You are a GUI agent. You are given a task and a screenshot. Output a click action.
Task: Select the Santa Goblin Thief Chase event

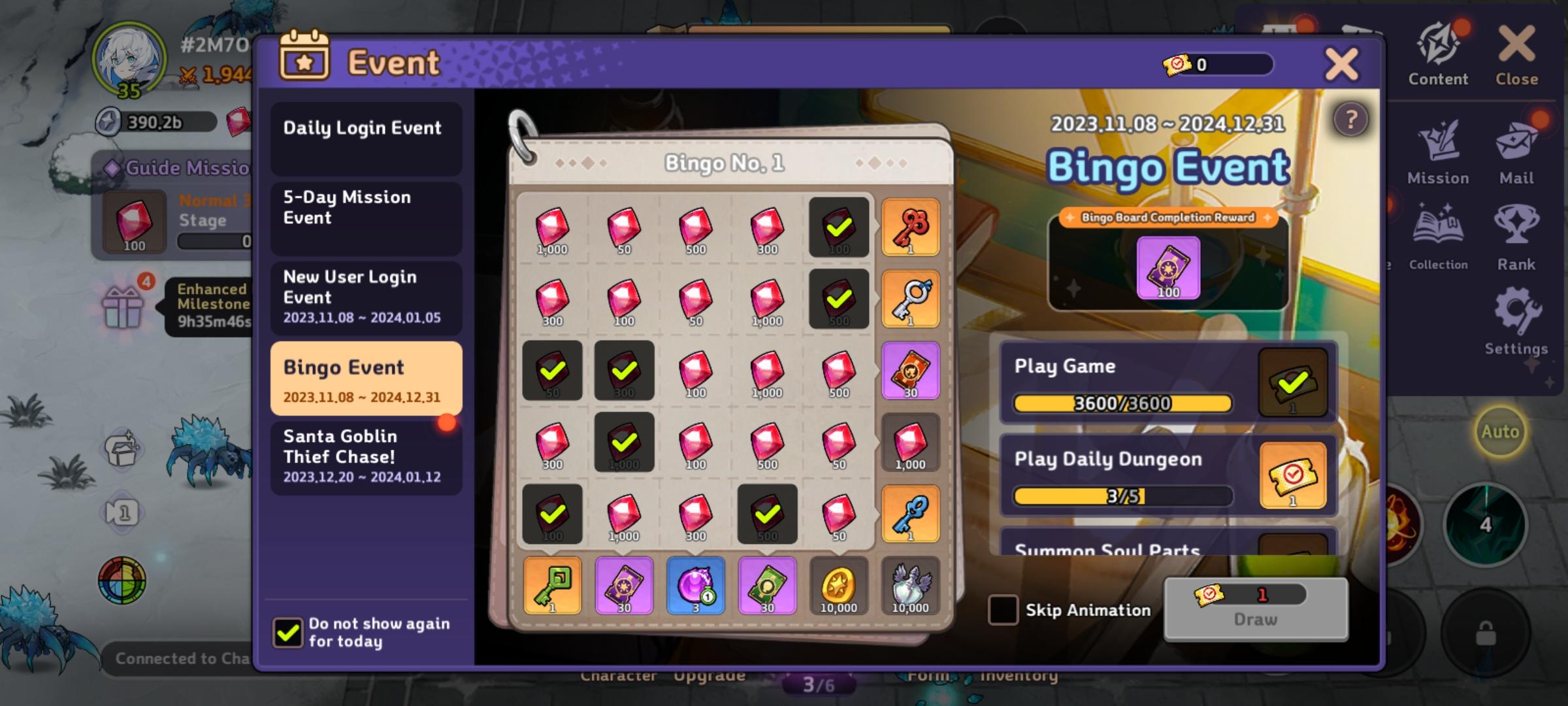[x=366, y=456]
